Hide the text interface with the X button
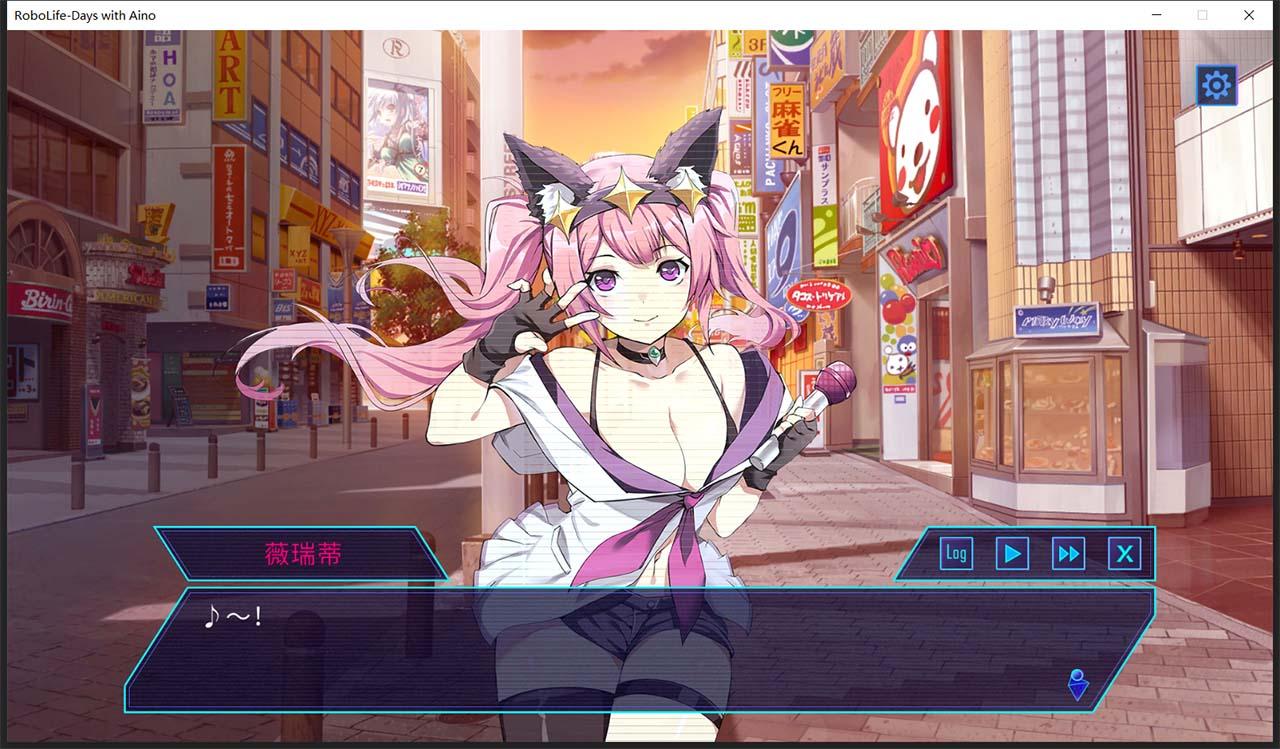Viewport: 1280px width, 749px height. pyautogui.click(x=1125, y=552)
